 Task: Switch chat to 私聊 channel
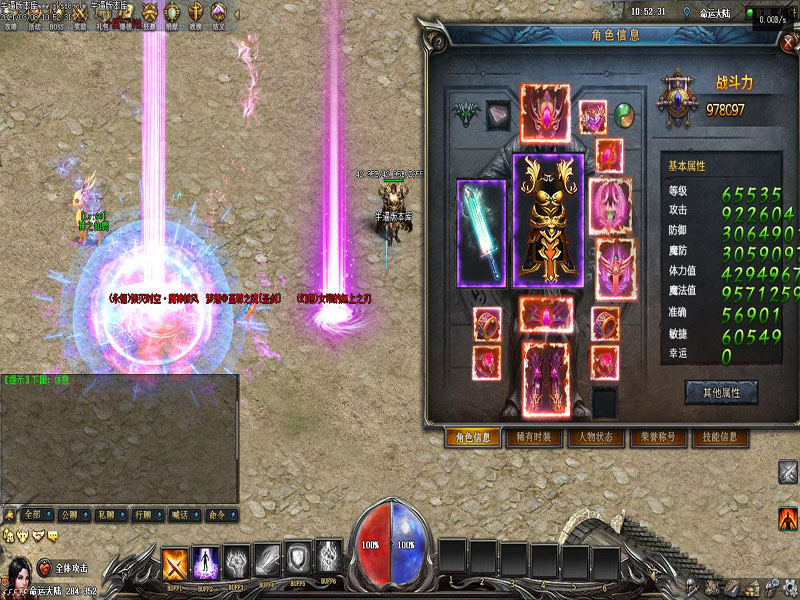click(x=104, y=516)
